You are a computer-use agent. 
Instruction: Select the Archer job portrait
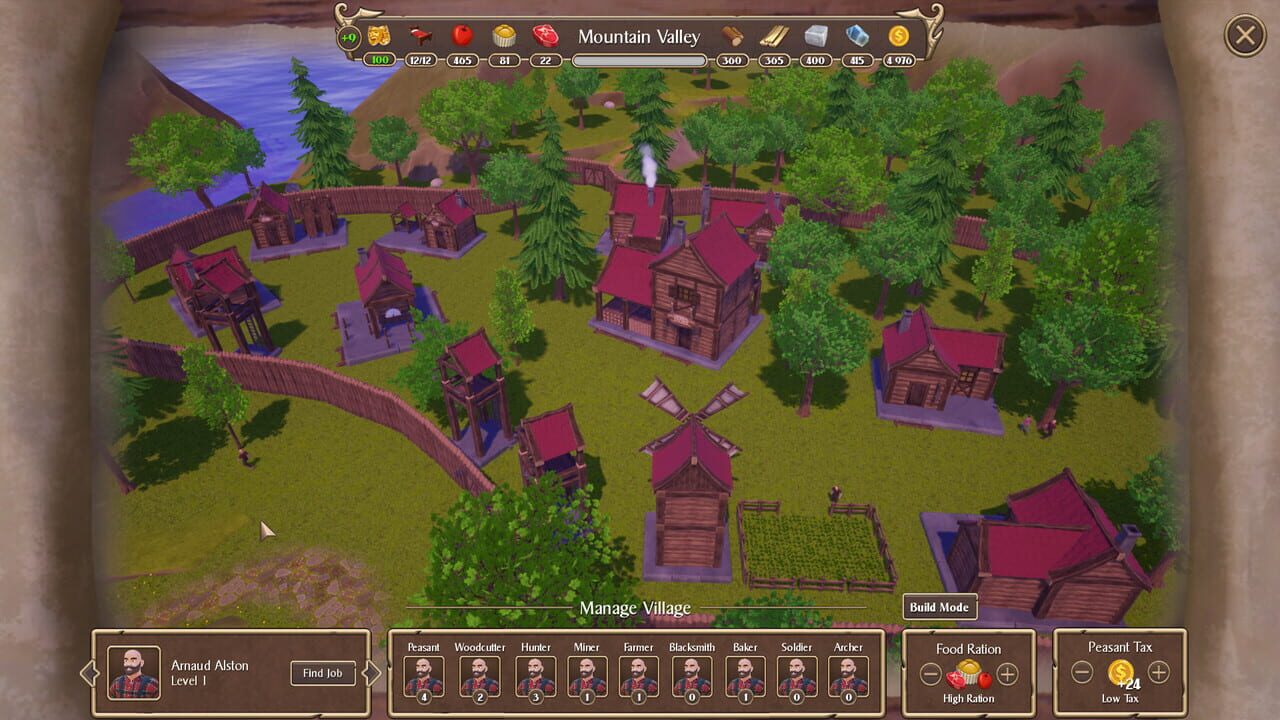coord(848,674)
